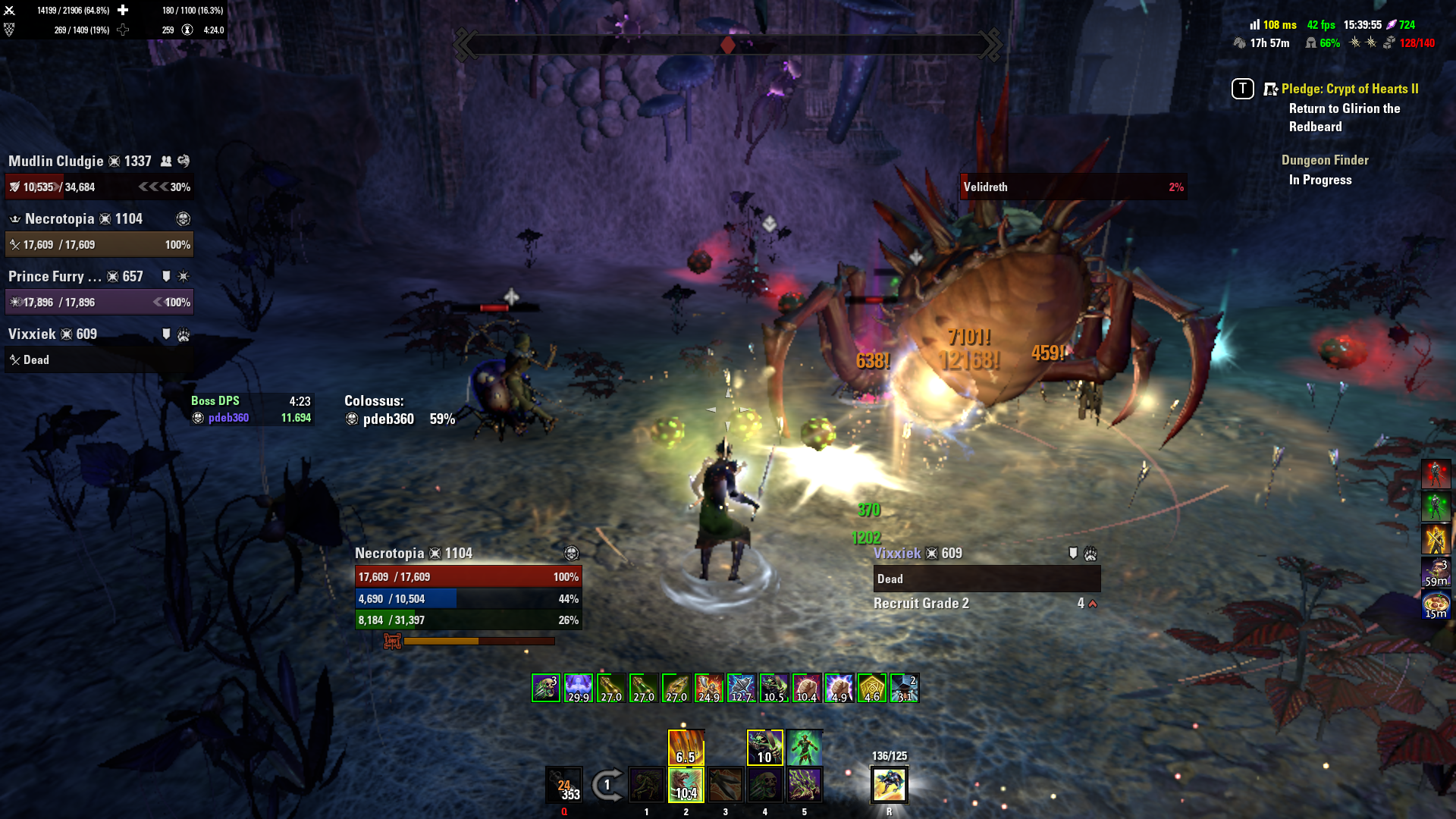Click the soul gem icon showing 128/140
This screenshot has width=1456, height=819.
click(1391, 43)
